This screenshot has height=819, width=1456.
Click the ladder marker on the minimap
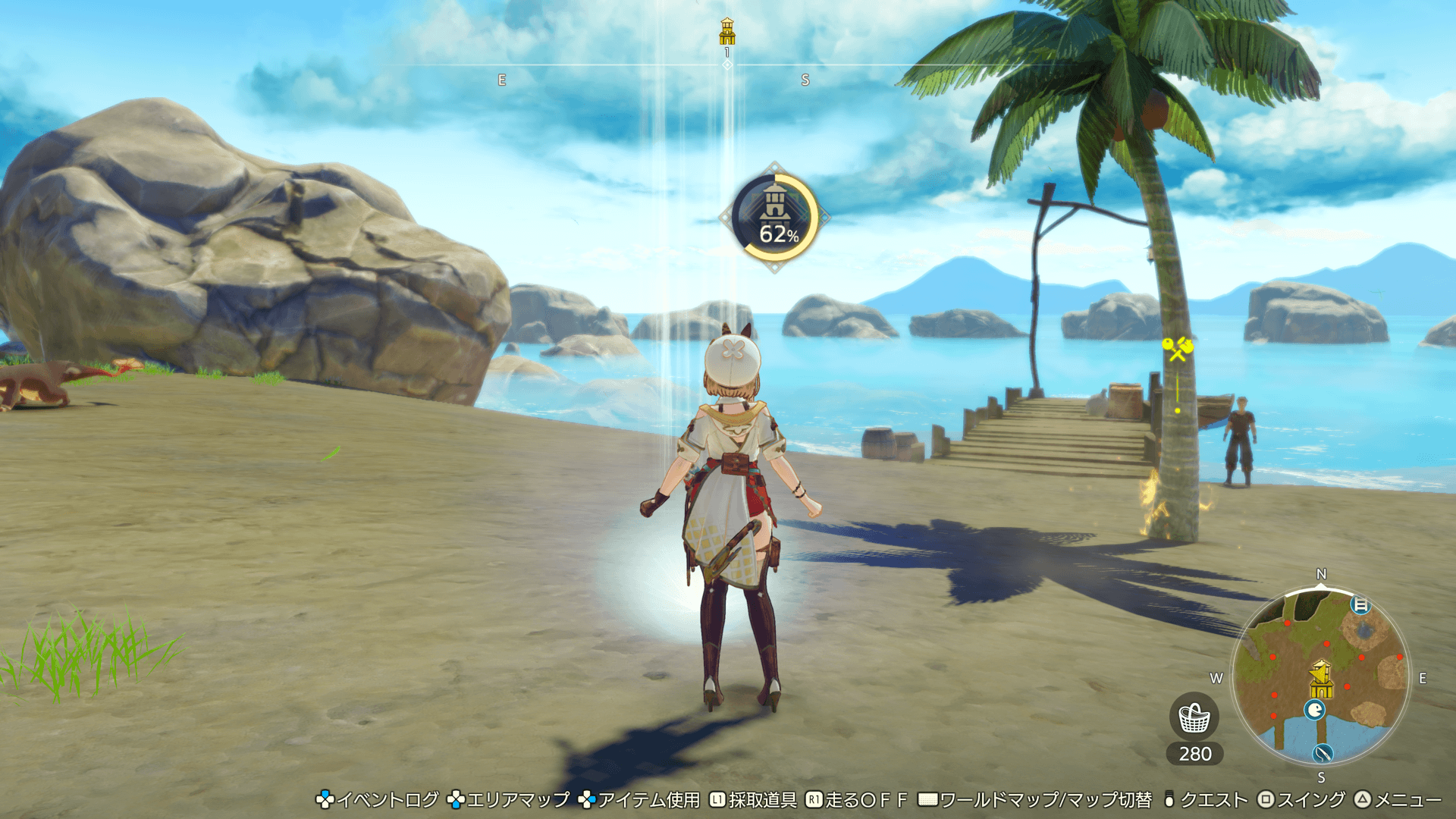tap(1360, 604)
